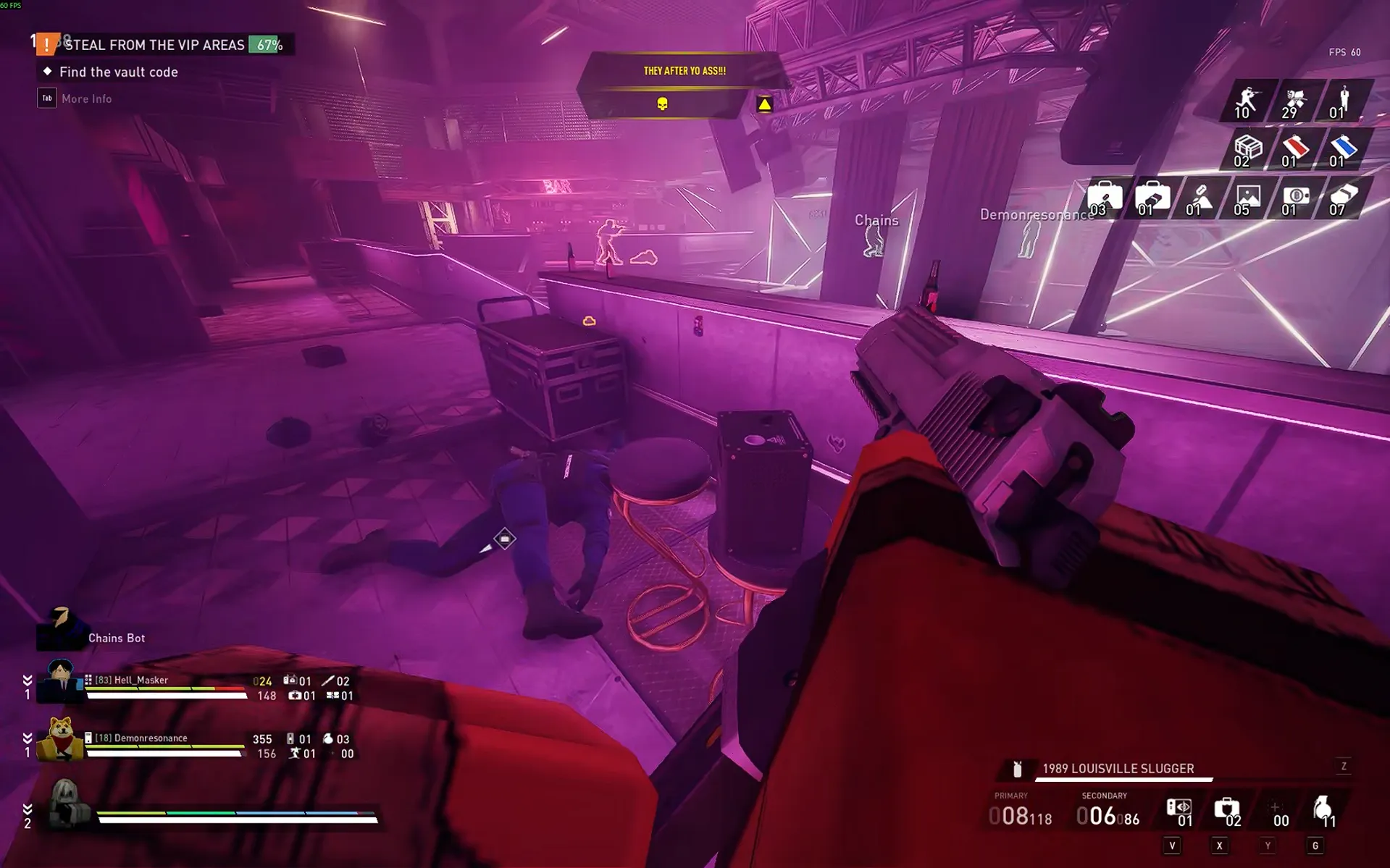Open the 'Steal from the VIP areas' objective tracker

pyautogui.click(x=154, y=45)
